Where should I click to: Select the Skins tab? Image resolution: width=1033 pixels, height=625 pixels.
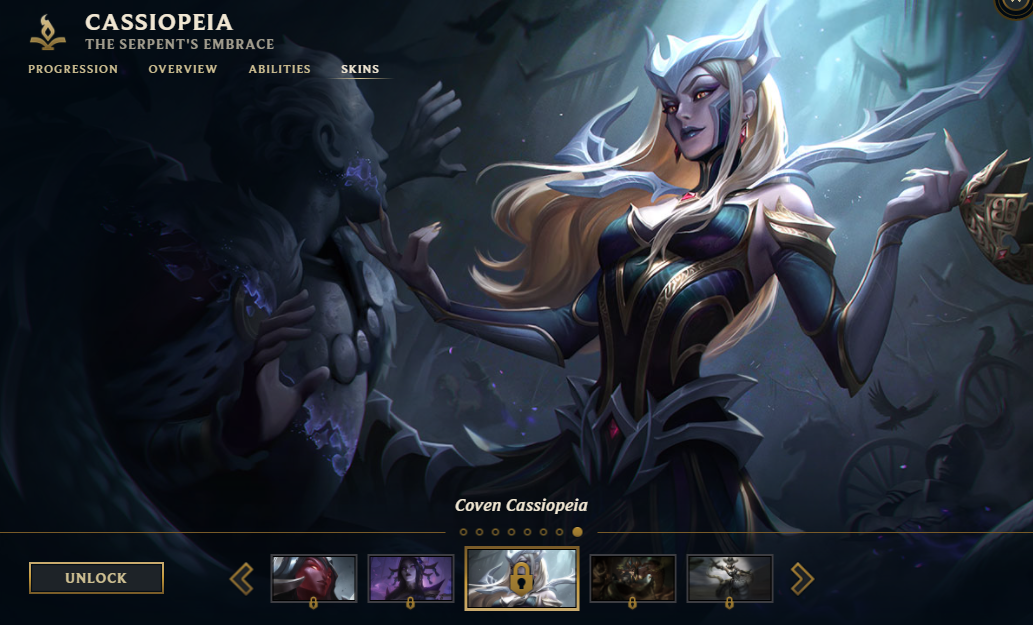tap(360, 69)
